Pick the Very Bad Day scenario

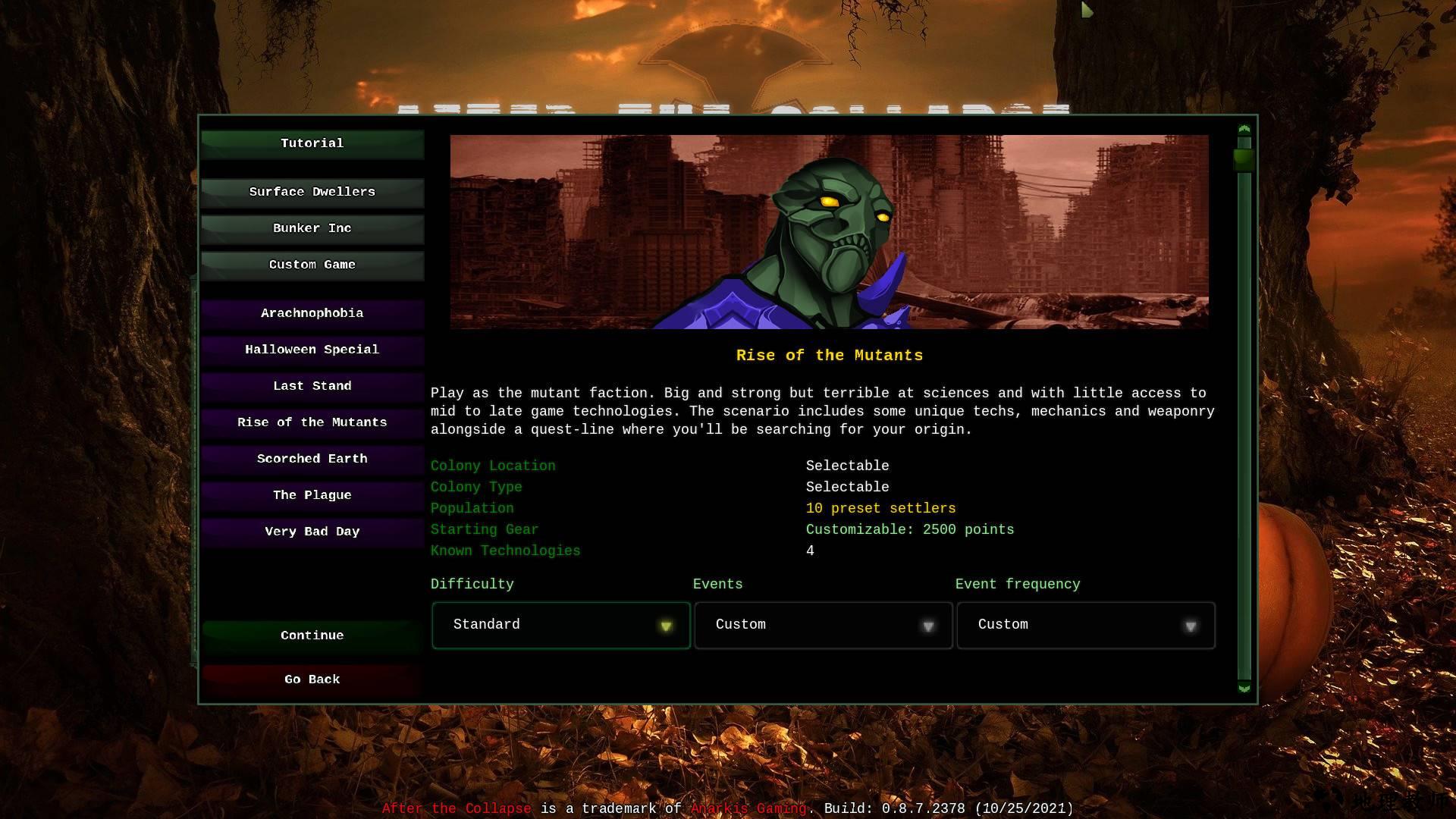pos(312,532)
